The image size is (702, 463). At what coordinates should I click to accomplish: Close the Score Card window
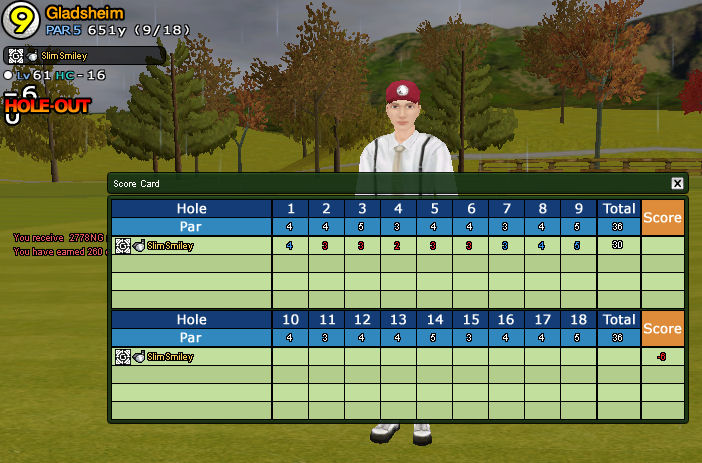click(x=677, y=184)
